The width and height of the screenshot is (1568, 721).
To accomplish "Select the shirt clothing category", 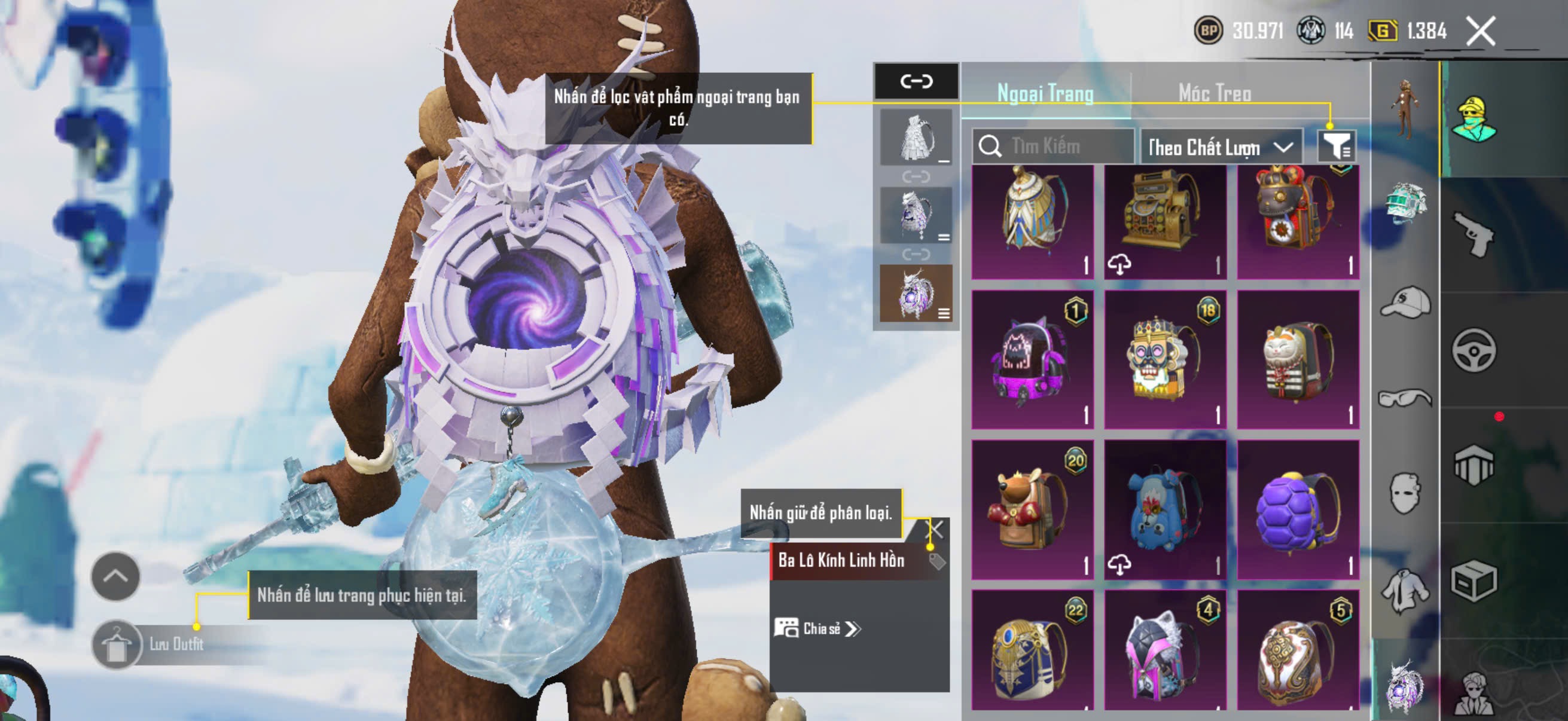I will [1405, 590].
